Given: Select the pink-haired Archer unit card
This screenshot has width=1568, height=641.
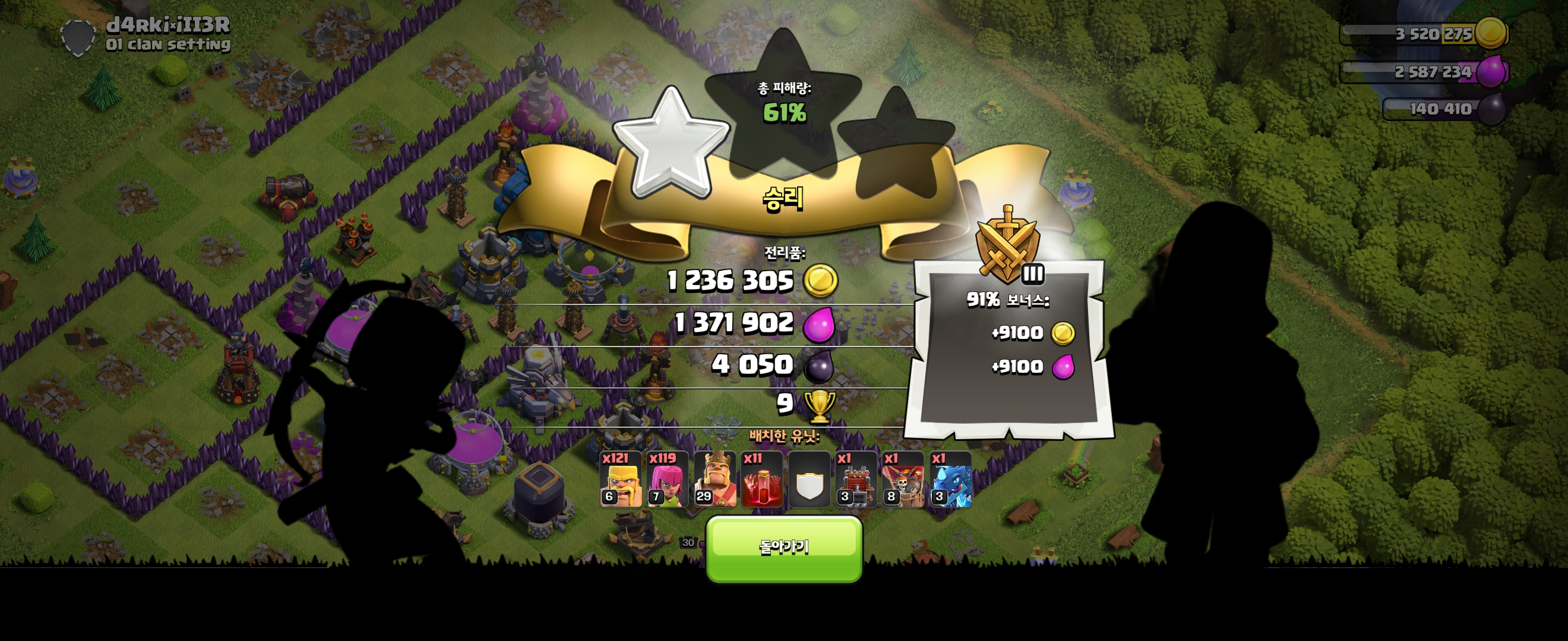Looking at the screenshot, I should pos(668,479).
